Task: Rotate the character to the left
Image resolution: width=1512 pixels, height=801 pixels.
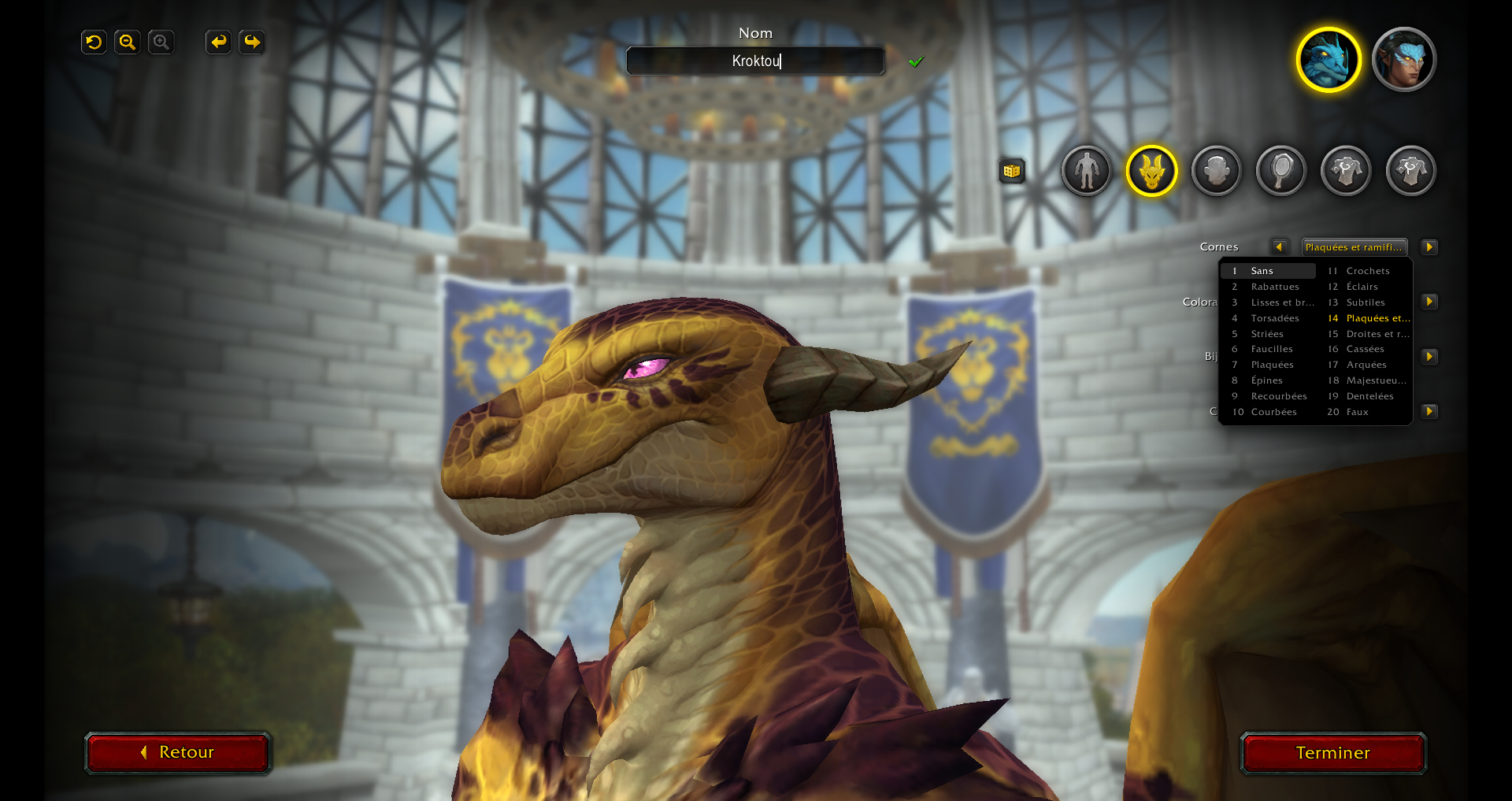Action: [x=218, y=42]
